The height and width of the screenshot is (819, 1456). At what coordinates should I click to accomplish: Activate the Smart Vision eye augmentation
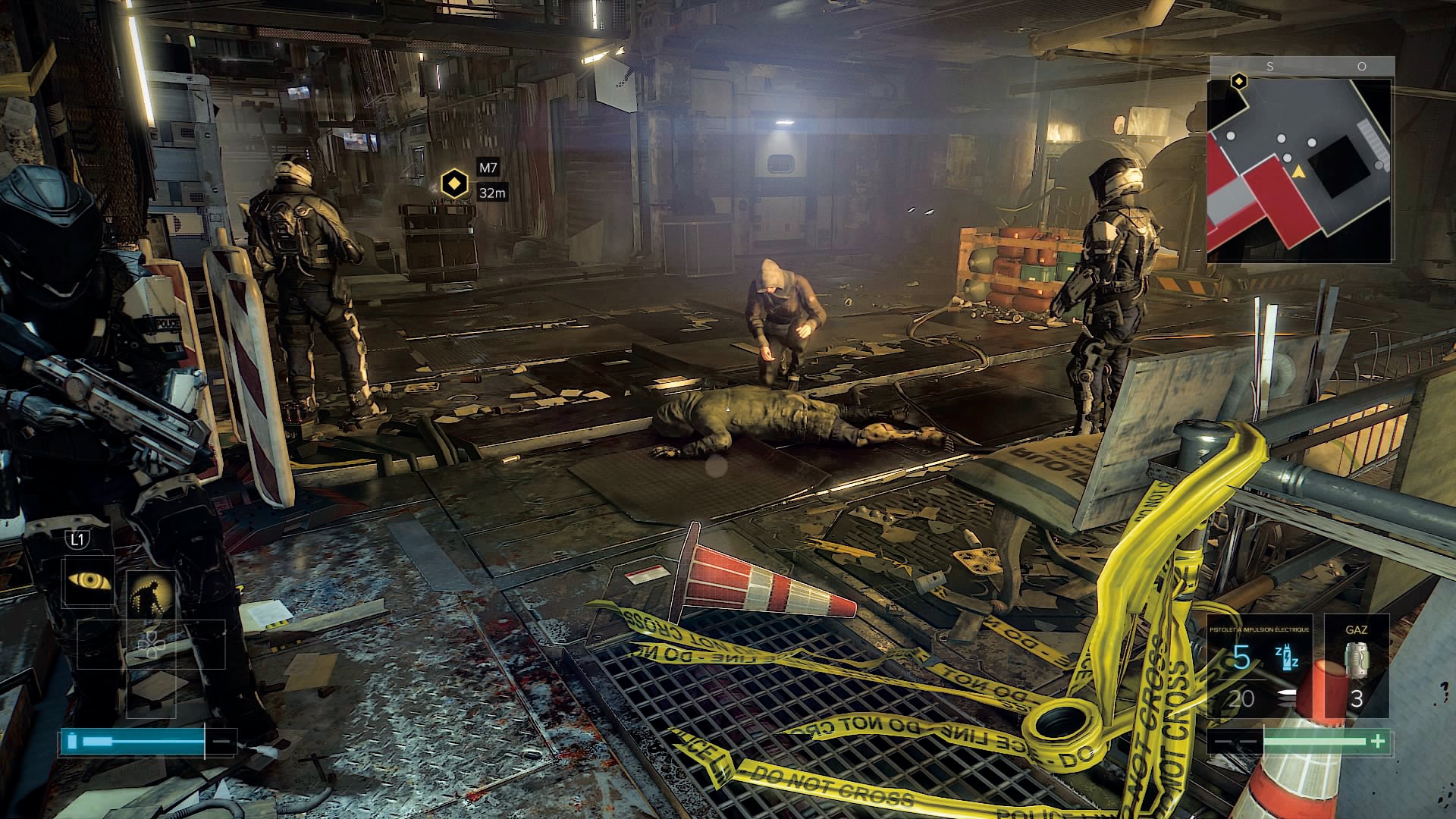pyautogui.click(x=89, y=582)
